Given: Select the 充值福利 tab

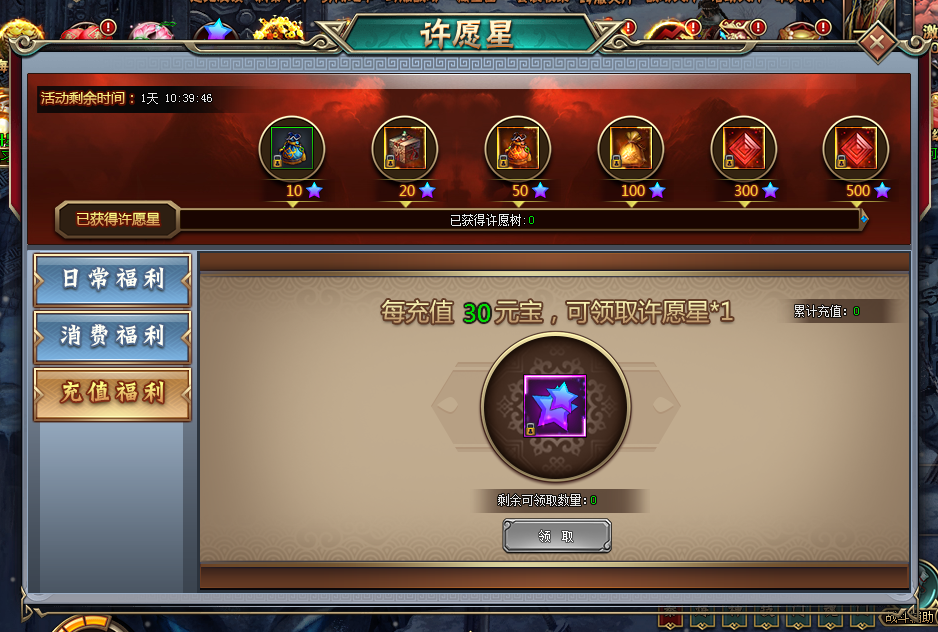Looking at the screenshot, I should click(x=112, y=393).
